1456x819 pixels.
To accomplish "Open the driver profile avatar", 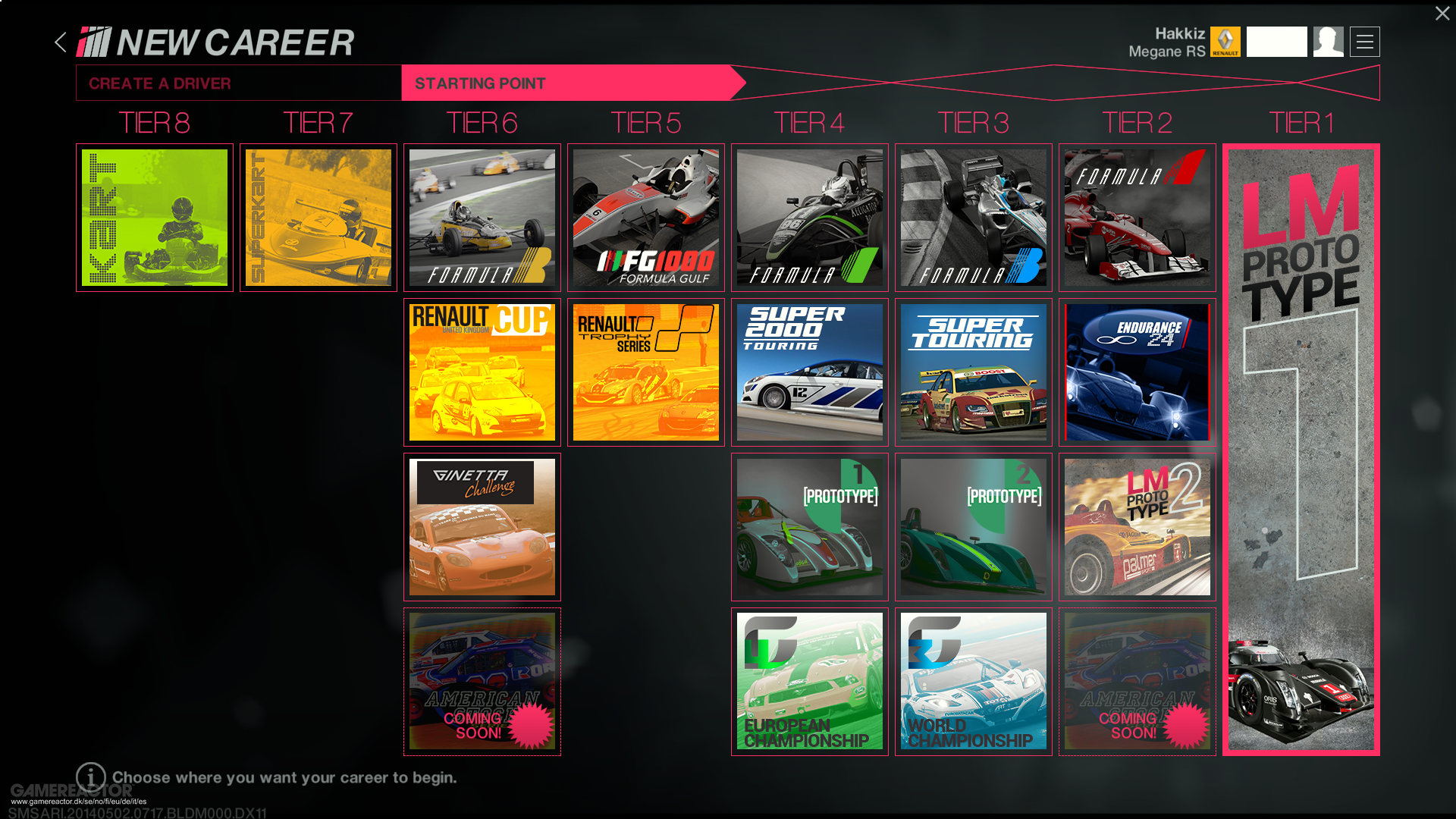I will tap(1329, 42).
